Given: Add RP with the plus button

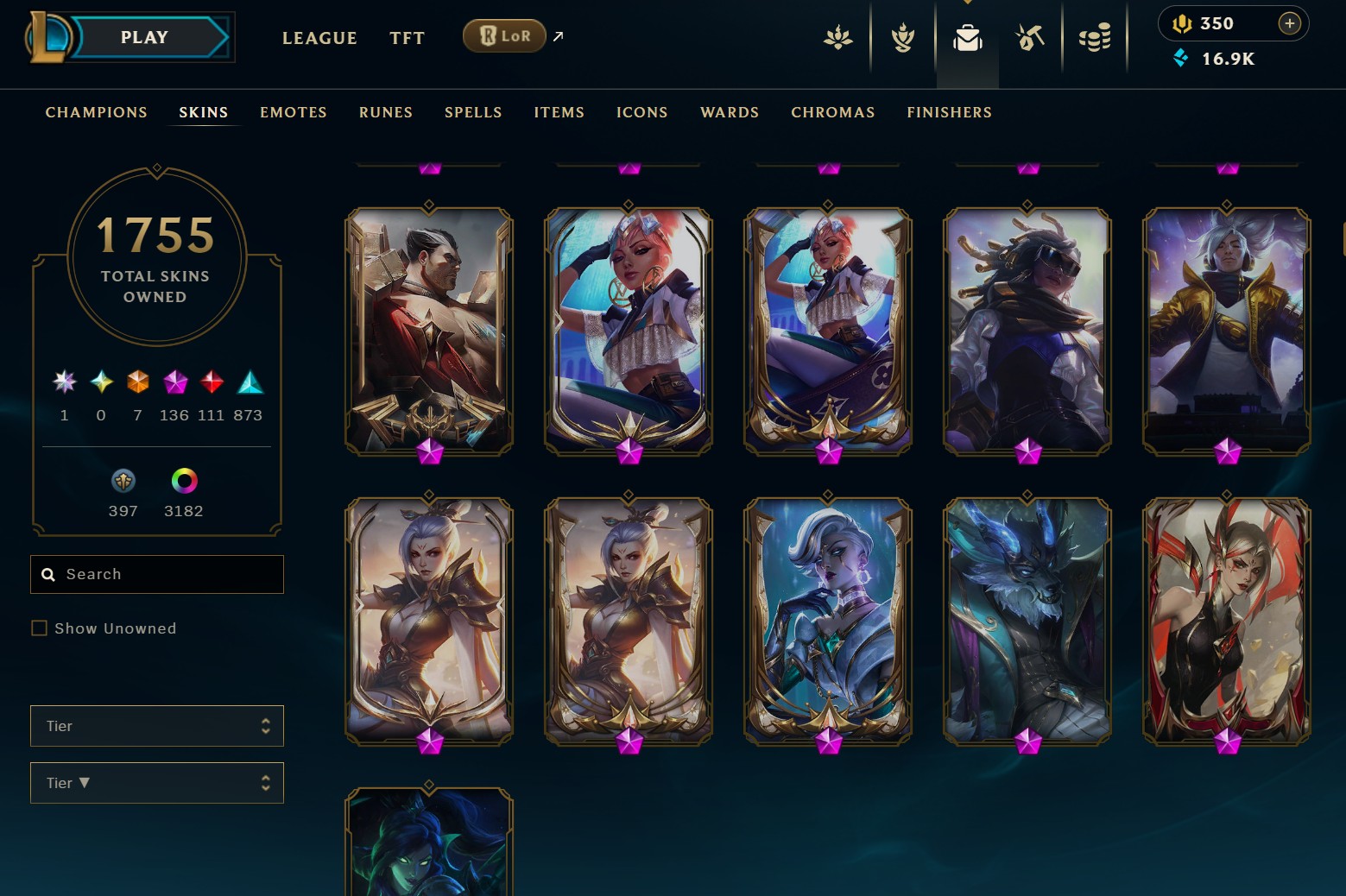Looking at the screenshot, I should coord(1289,23).
